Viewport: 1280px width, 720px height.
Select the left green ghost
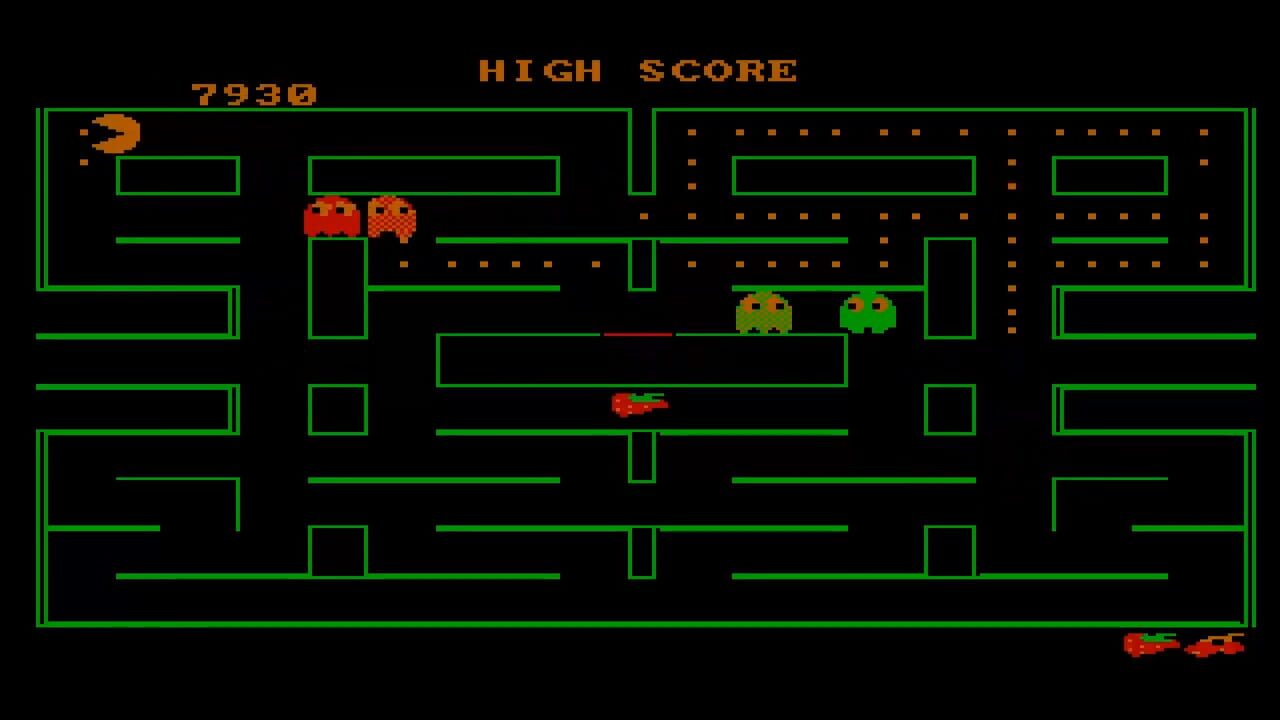(765, 312)
